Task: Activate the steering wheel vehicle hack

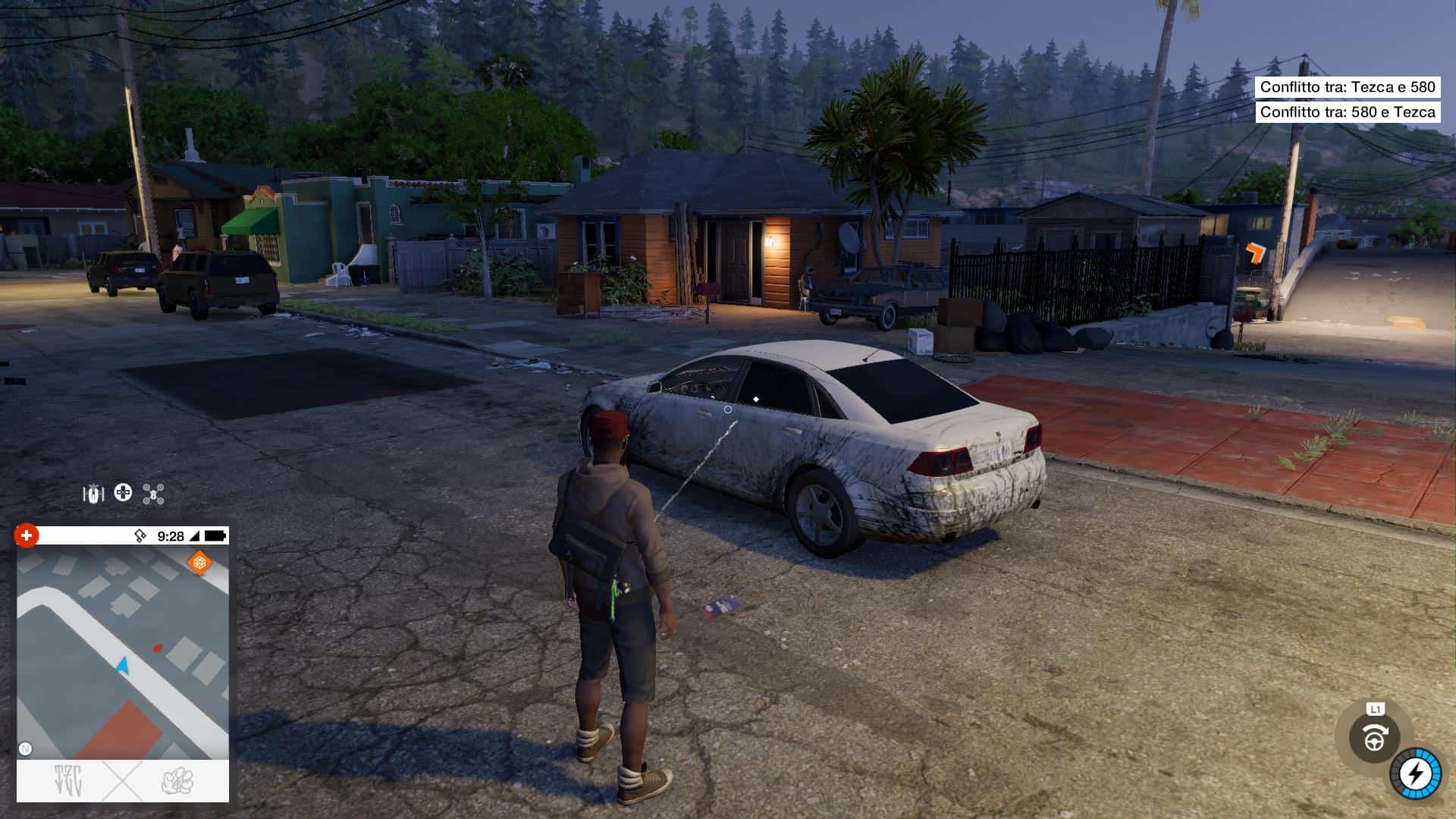Action: click(x=1373, y=737)
